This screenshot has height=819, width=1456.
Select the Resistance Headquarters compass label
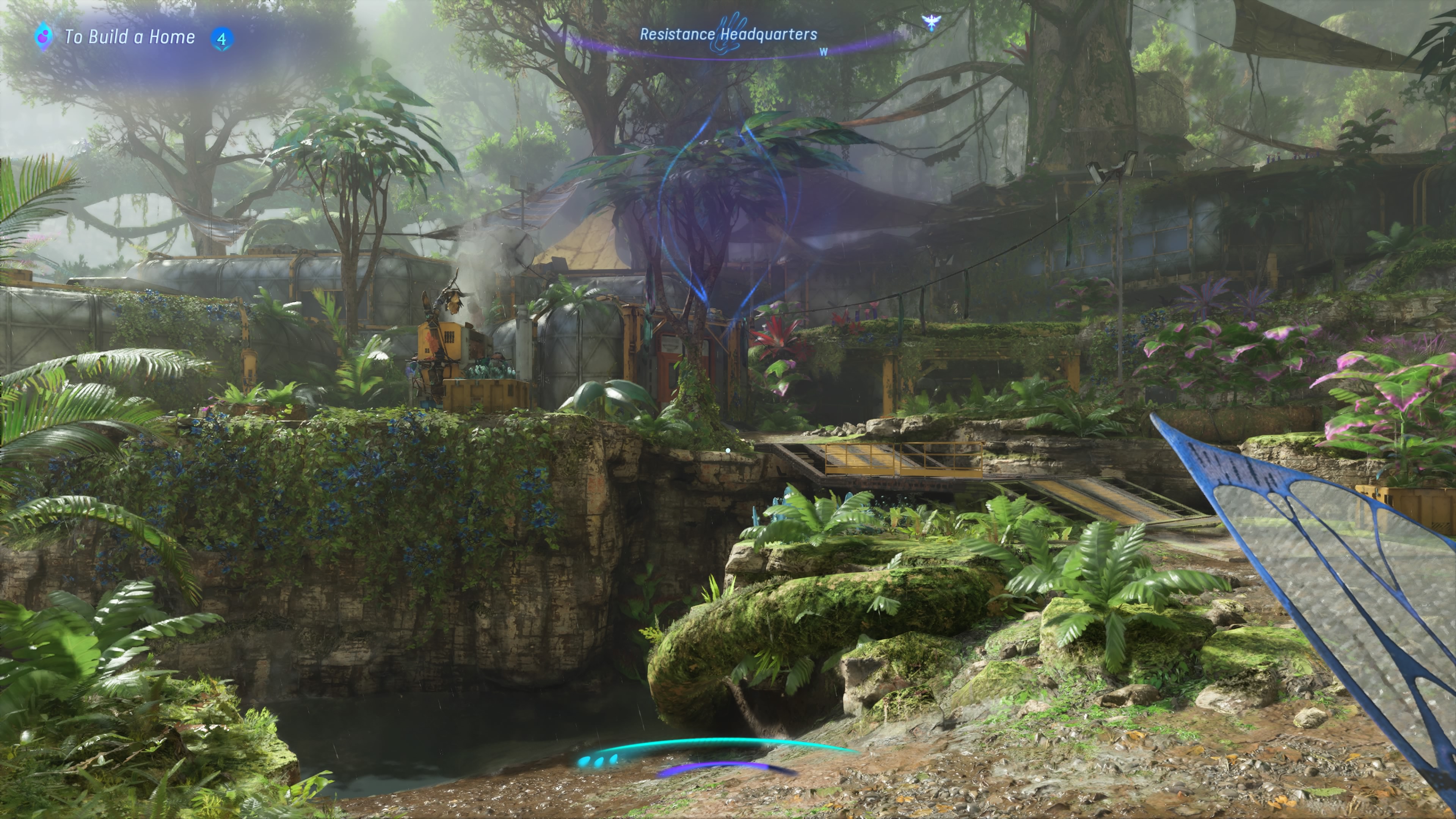[728, 35]
